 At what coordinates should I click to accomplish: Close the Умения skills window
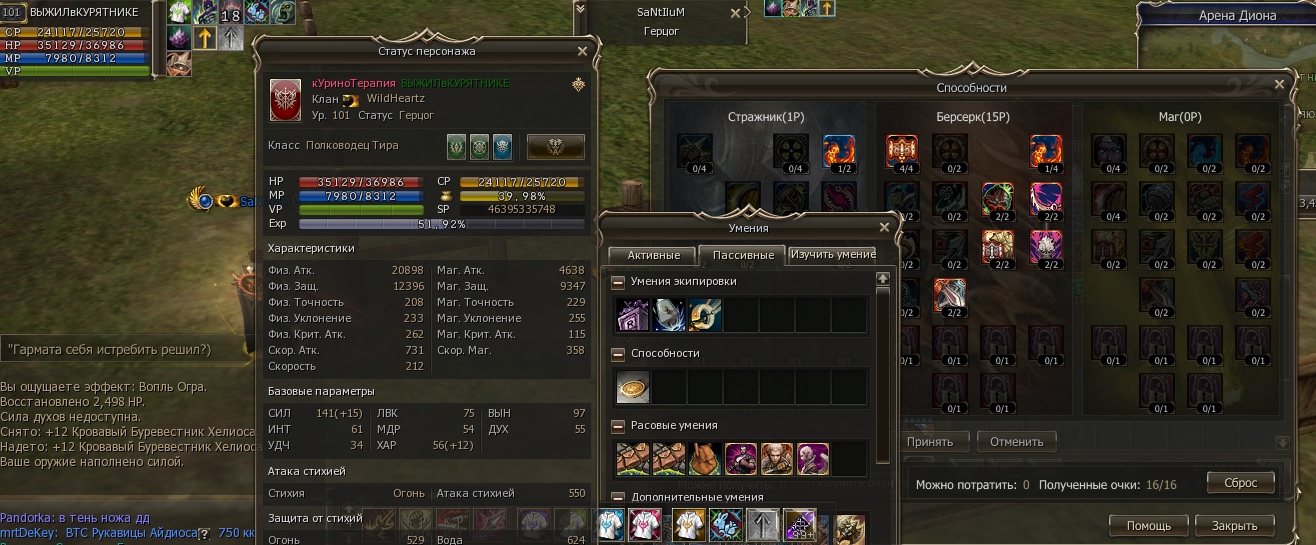point(883,228)
